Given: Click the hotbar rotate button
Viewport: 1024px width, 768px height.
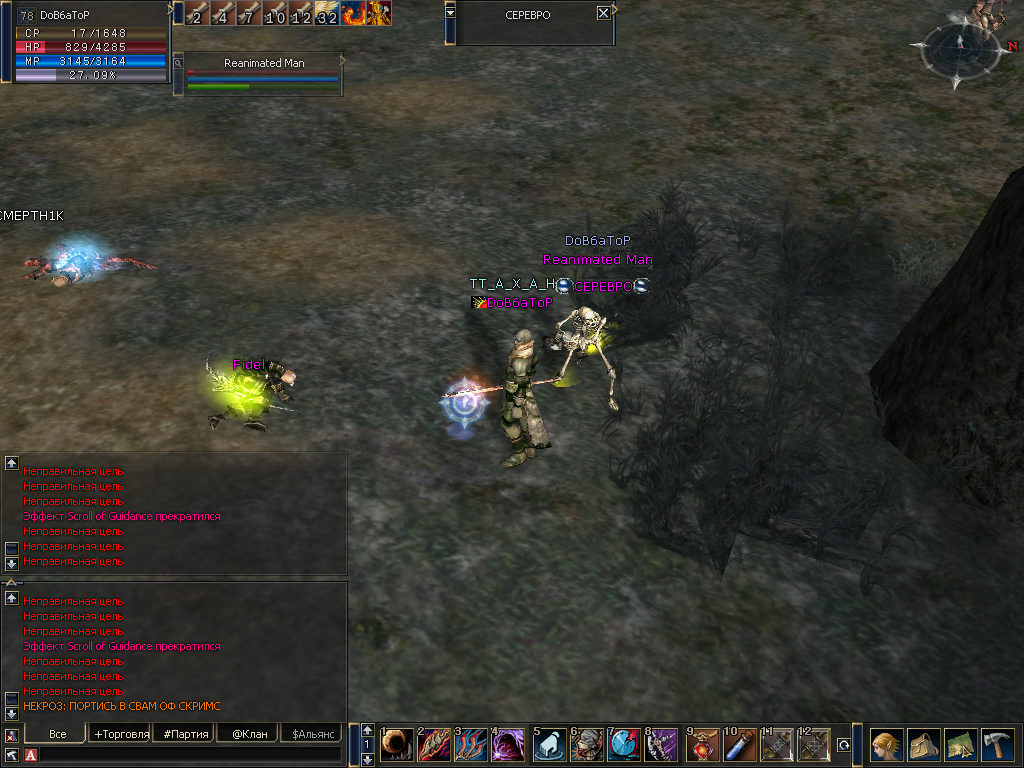Looking at the screenshot, I should pyautogui.click(x=844, y=745).
